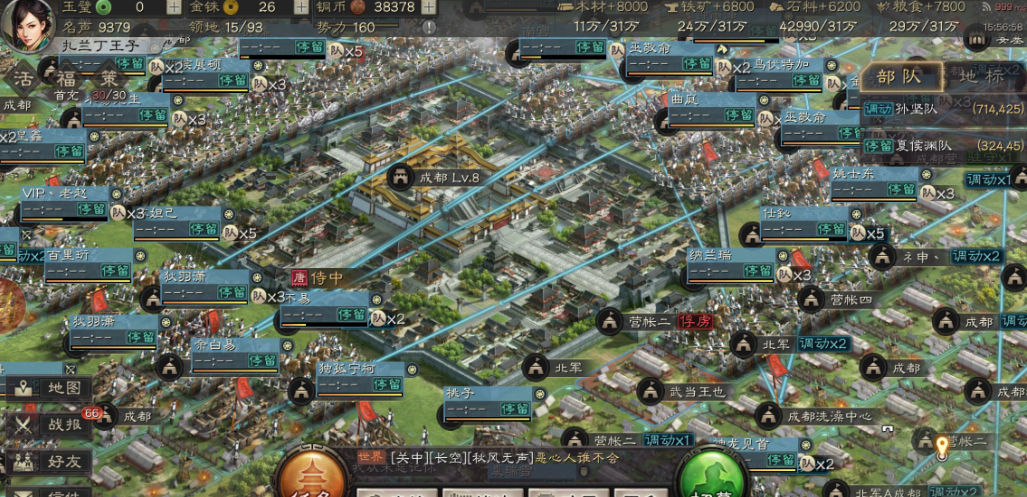Switch to the 部队 troops tab
Screen dimensions: 1027x497
point(900,76)
